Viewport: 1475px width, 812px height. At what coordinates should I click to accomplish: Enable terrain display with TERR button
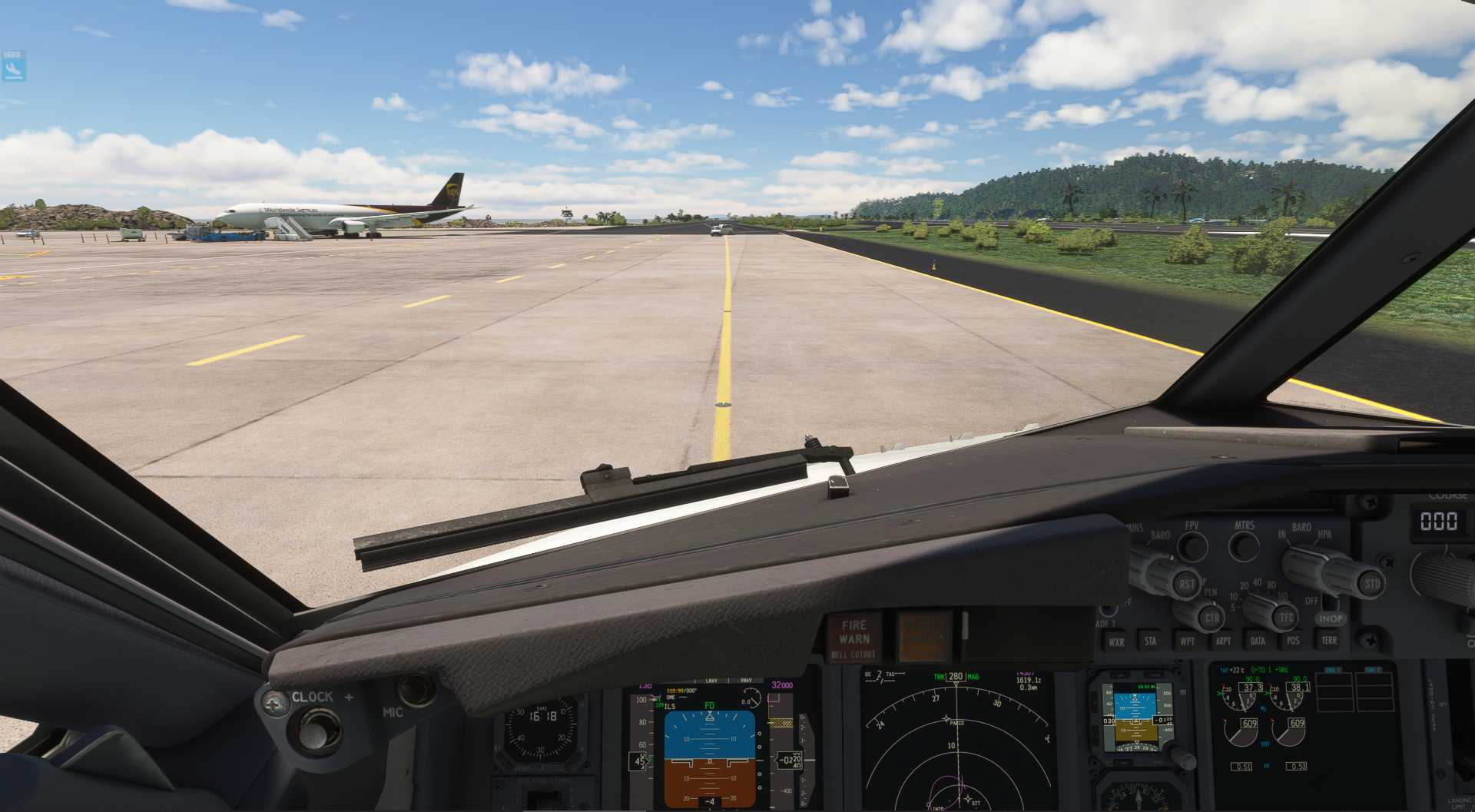[1328, 639]
